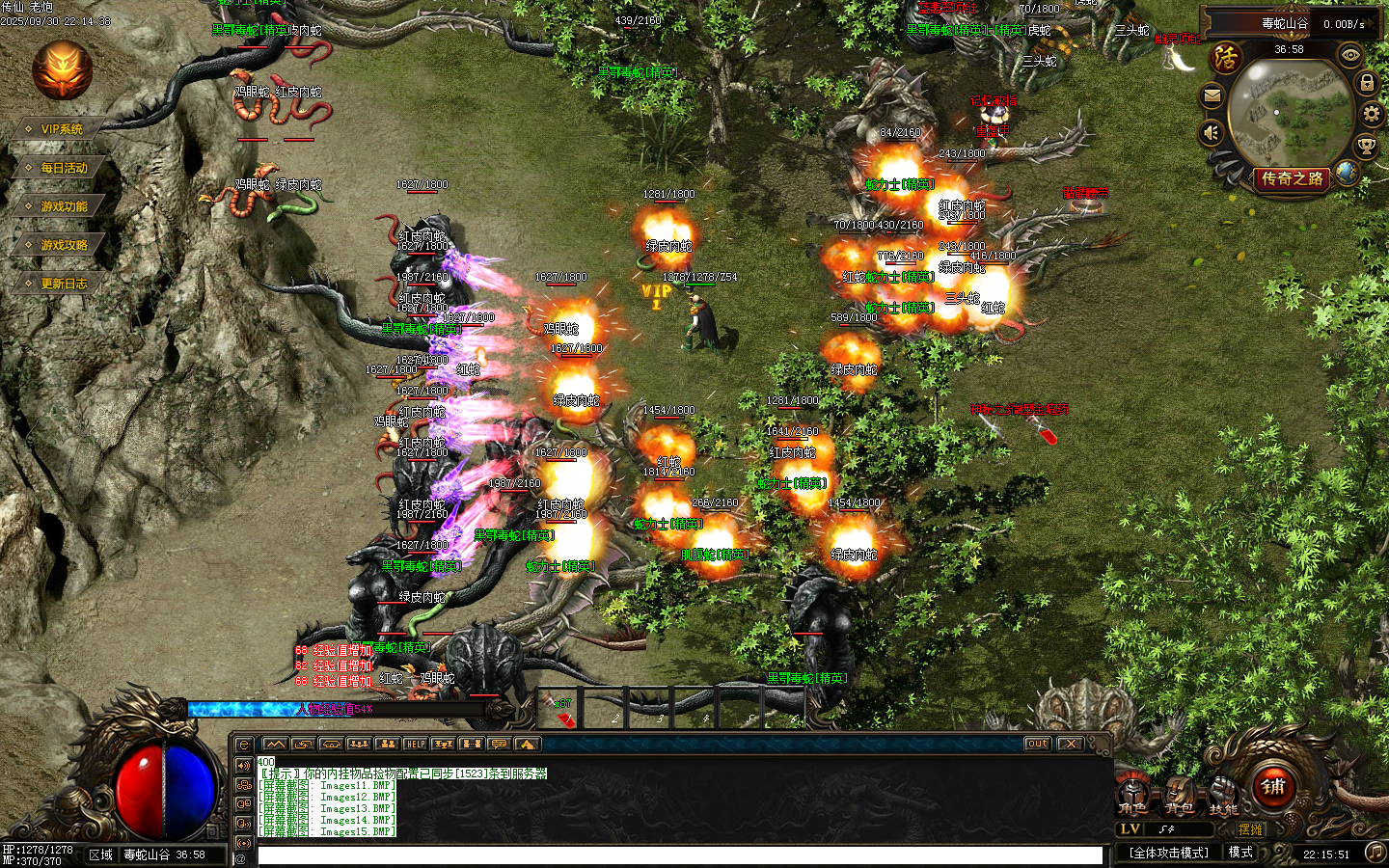The height and width of the screenshot is (868, 1389).
Task: Open the 传奇之路 button below minimap
Action: click(x=1292, y=179)
